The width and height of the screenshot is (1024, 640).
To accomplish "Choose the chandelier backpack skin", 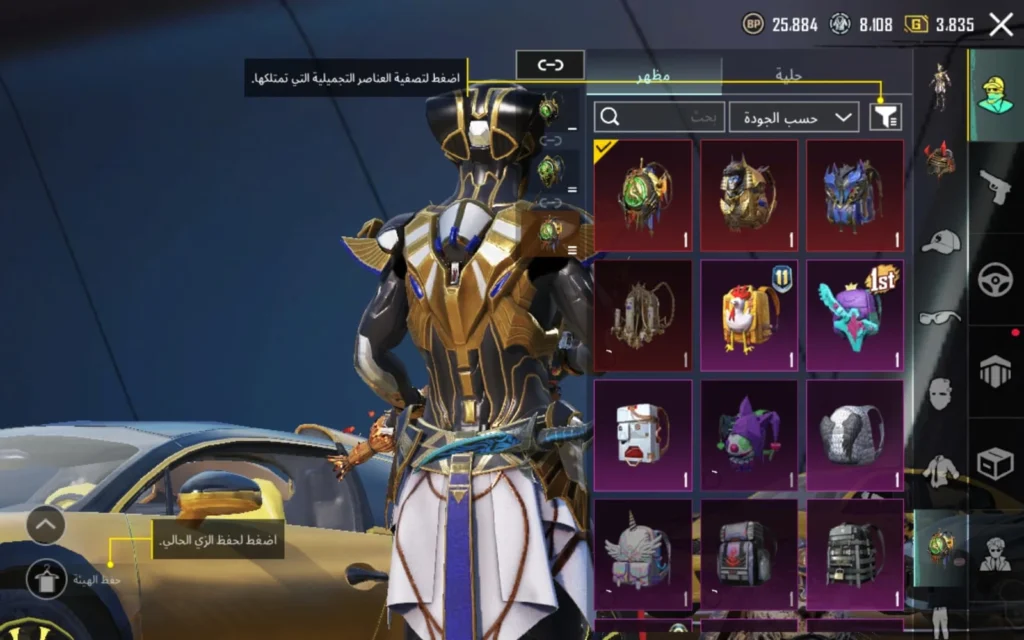I will click(643, 315).
